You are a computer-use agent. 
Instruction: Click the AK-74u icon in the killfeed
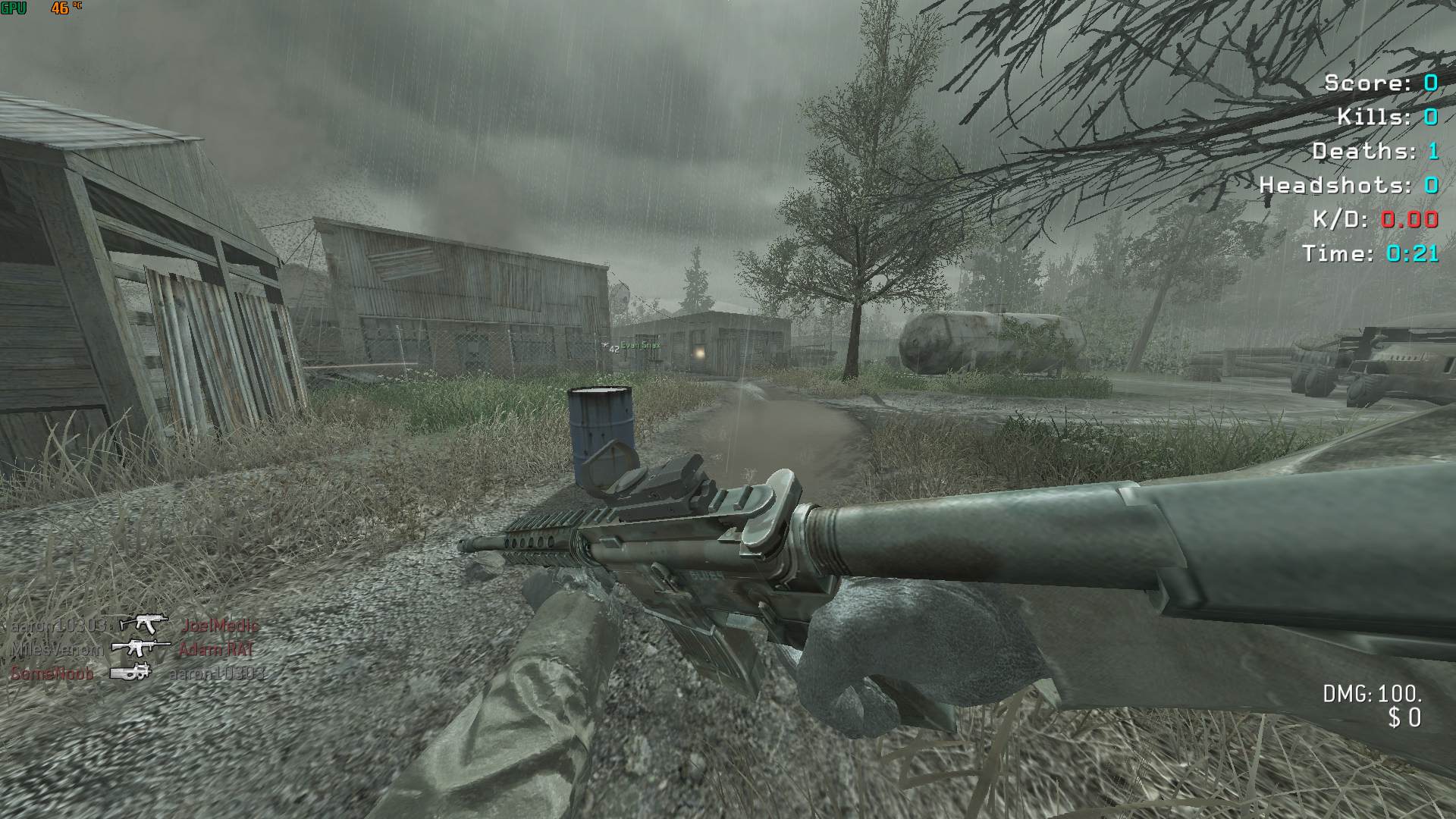click(144, 624)
